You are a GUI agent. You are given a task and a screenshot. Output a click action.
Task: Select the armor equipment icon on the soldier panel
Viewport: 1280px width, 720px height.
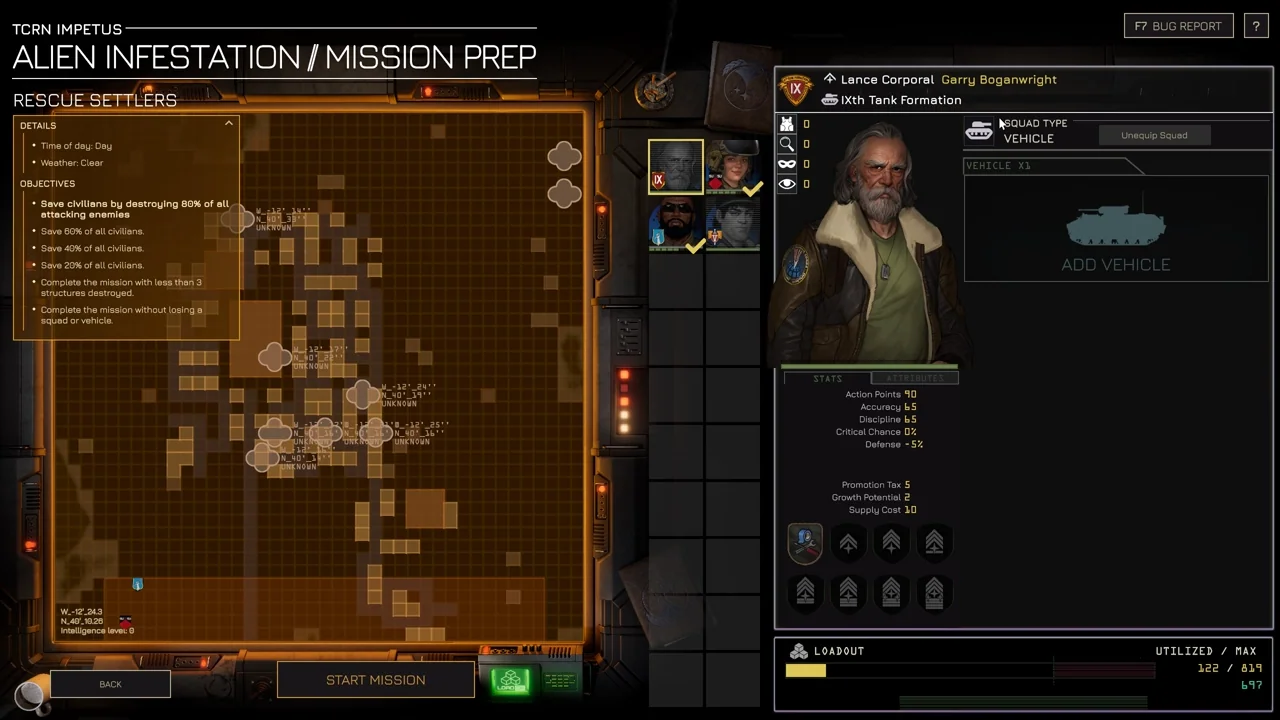click(x=787, y=123)
